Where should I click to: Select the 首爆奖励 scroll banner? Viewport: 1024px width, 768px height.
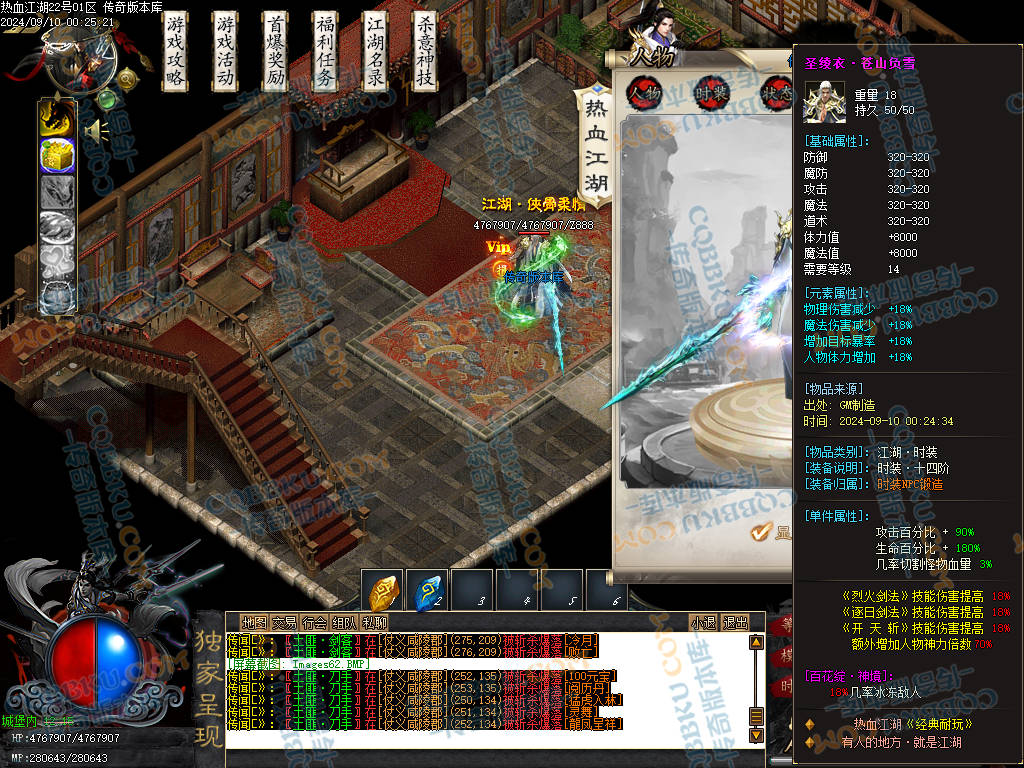(276, 51)
